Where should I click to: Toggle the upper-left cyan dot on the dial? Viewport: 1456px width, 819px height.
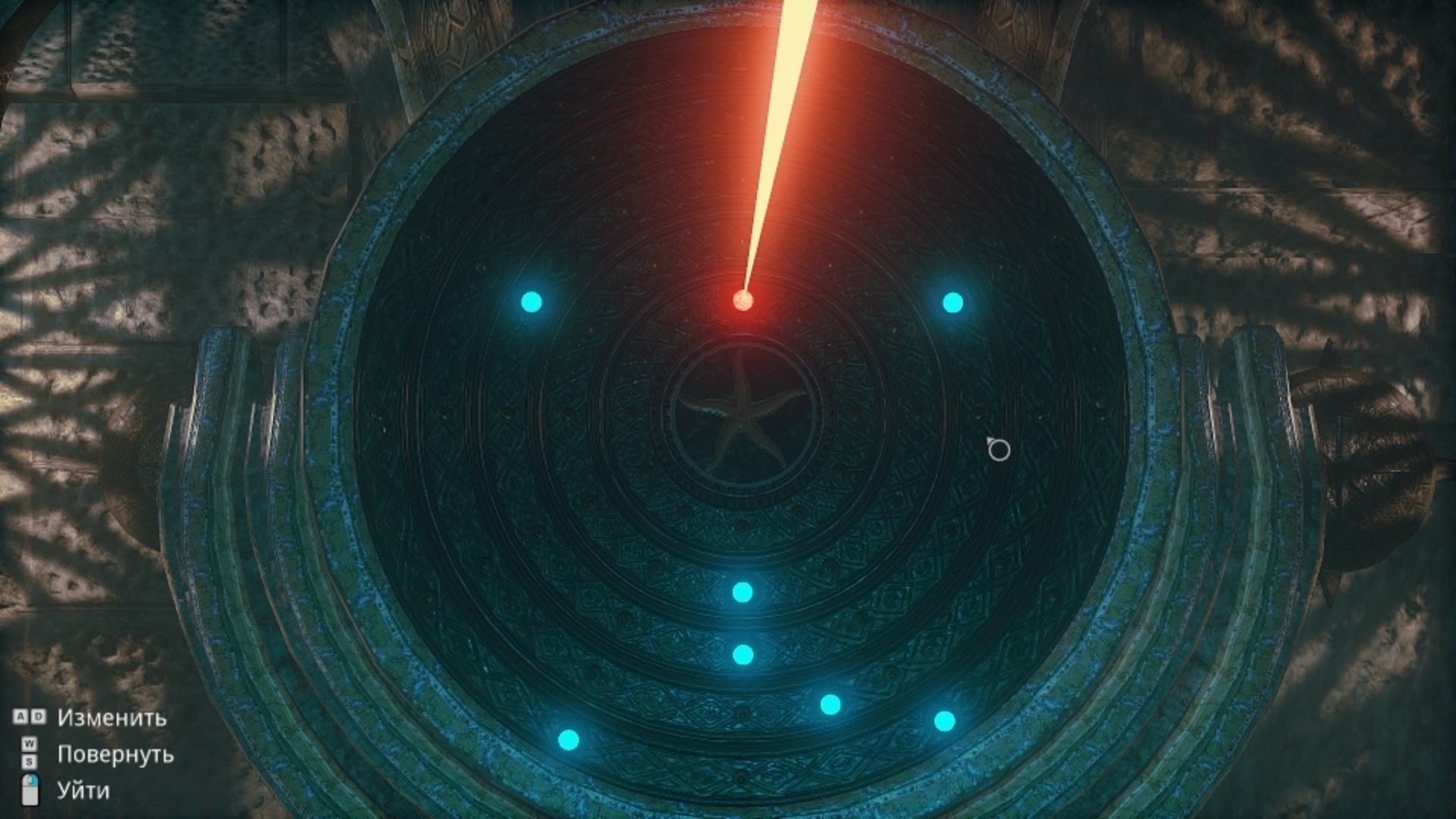coord(531,302)
